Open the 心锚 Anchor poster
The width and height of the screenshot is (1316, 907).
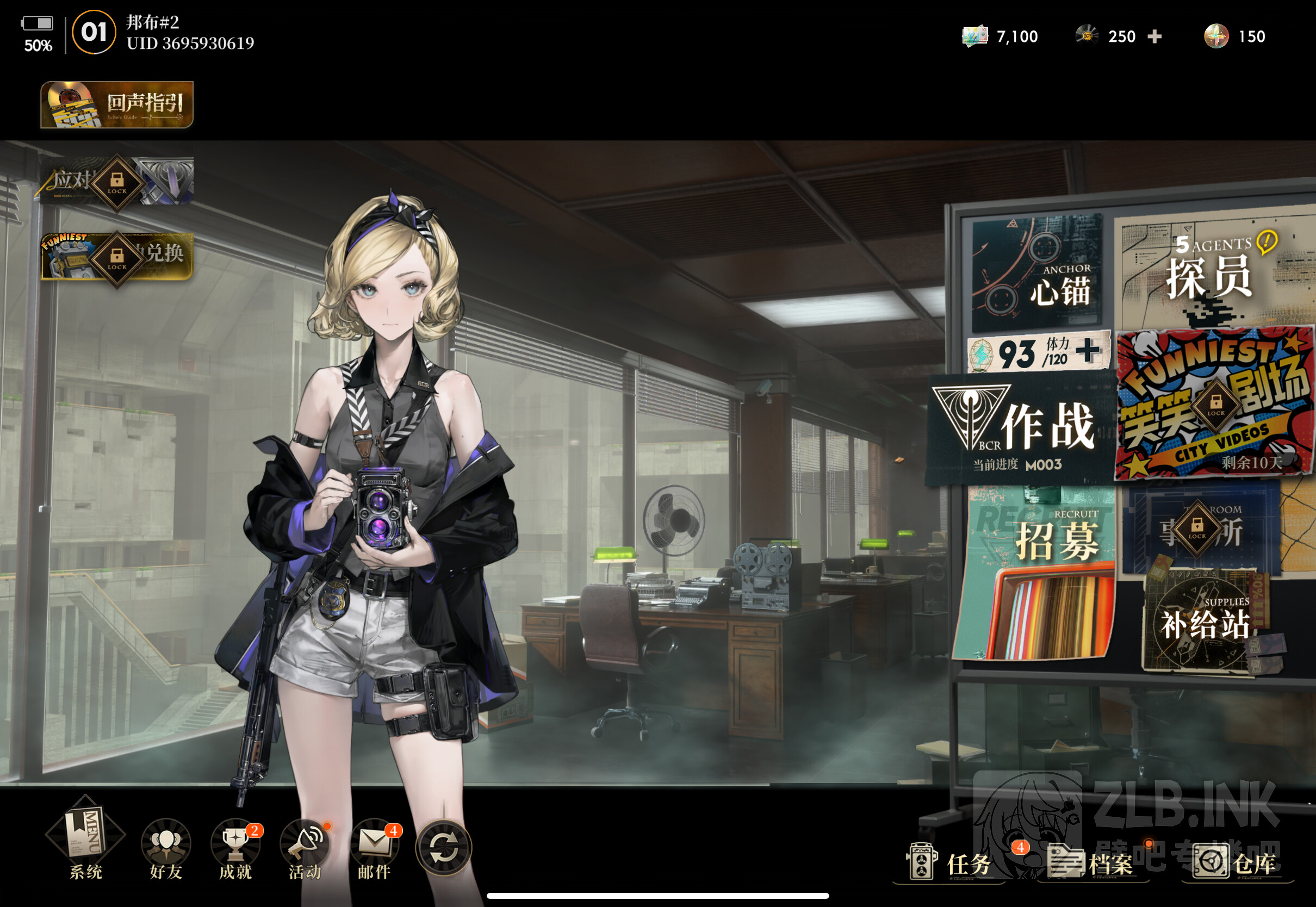coord(1038,273)
